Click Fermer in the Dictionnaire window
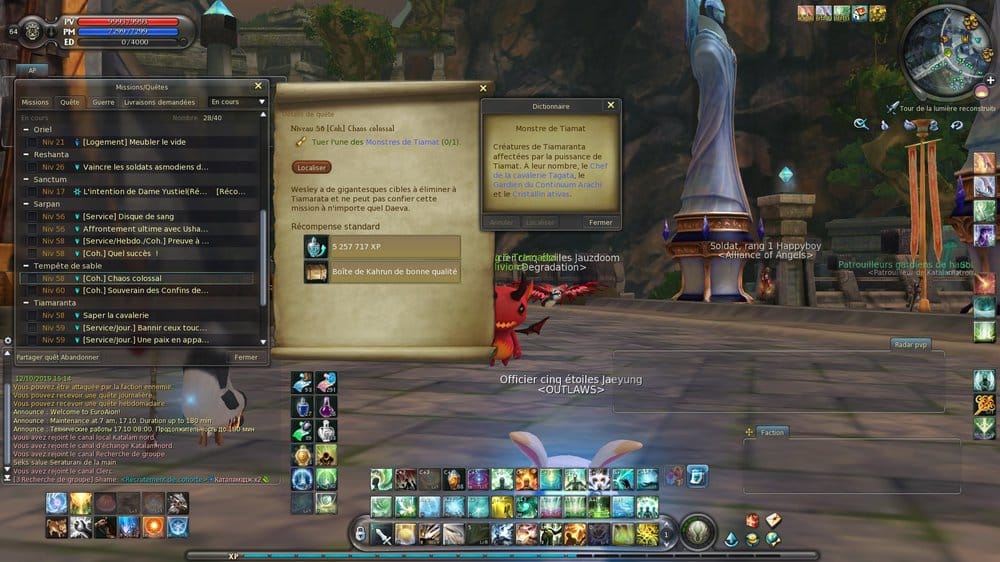 pyautogui.click(x=600, y=222)
